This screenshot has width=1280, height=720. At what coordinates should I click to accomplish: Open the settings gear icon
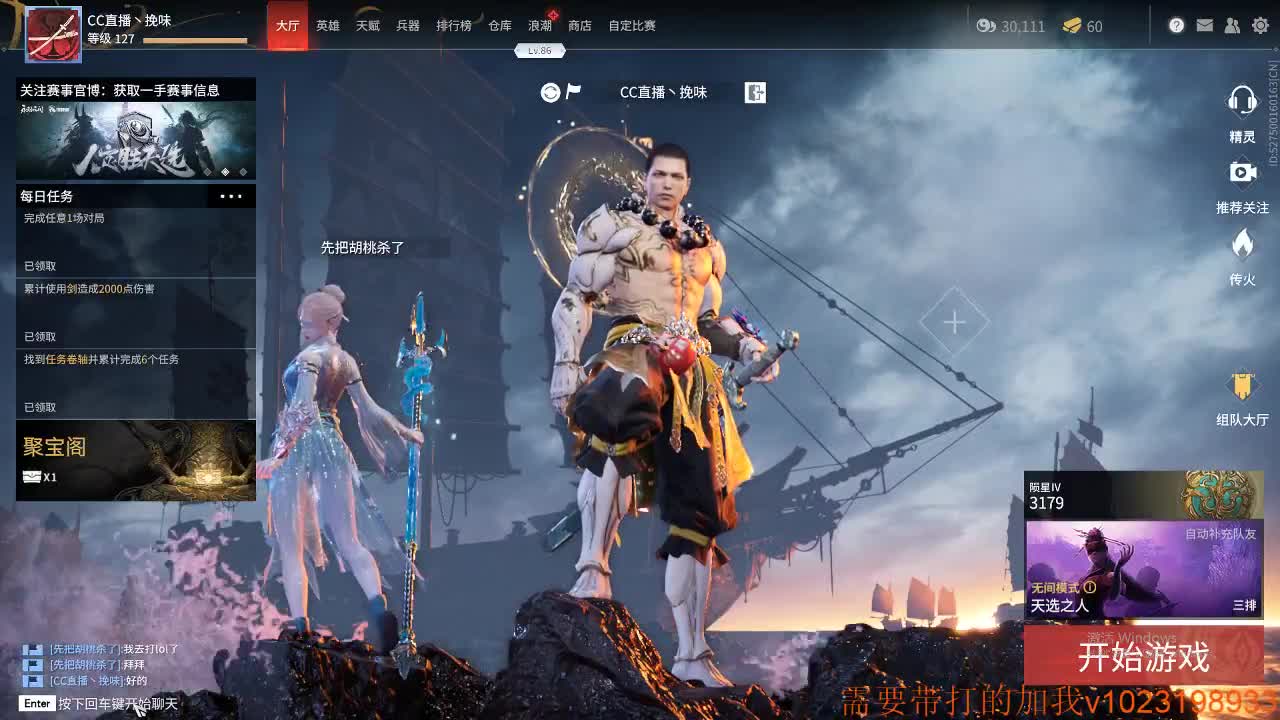coord(1259,27)
